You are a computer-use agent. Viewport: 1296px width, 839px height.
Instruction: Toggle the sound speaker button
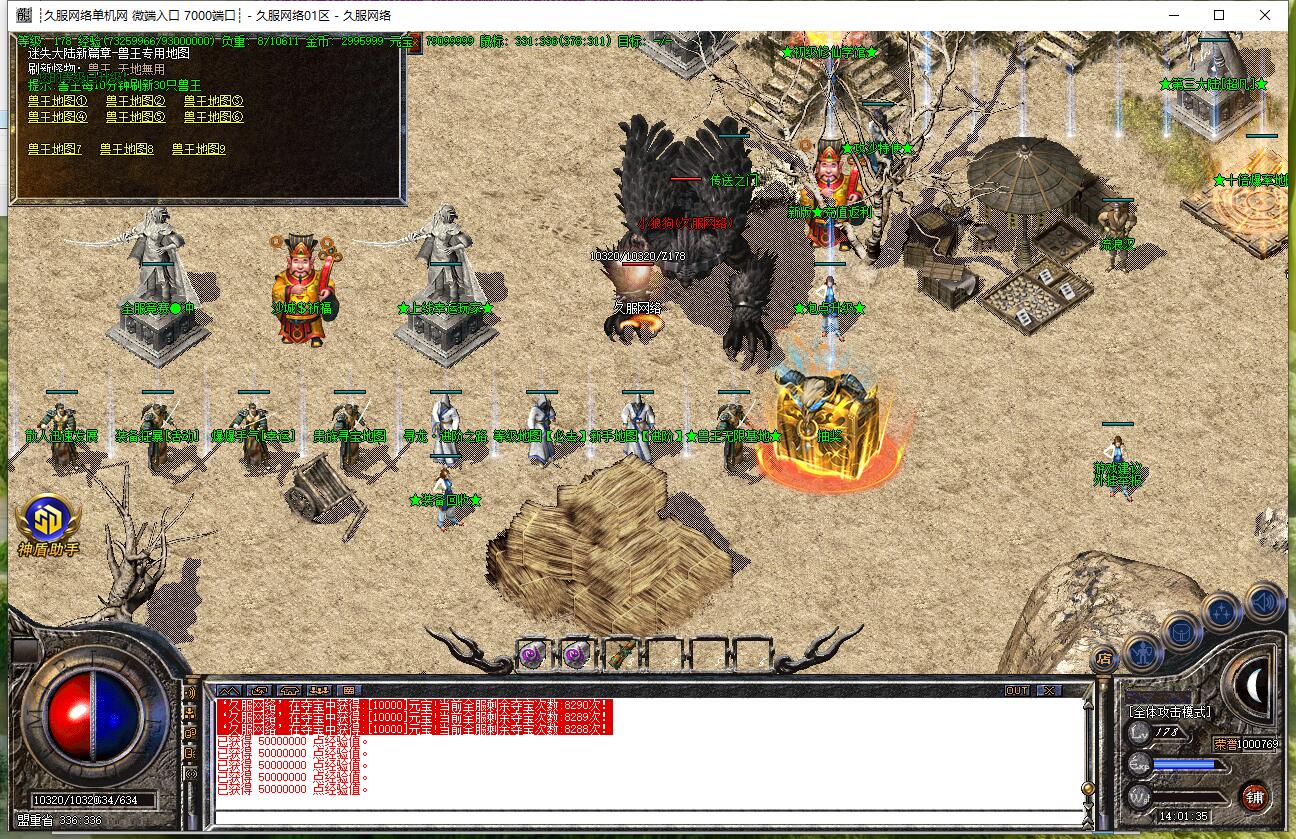[x=1264, y=601]
